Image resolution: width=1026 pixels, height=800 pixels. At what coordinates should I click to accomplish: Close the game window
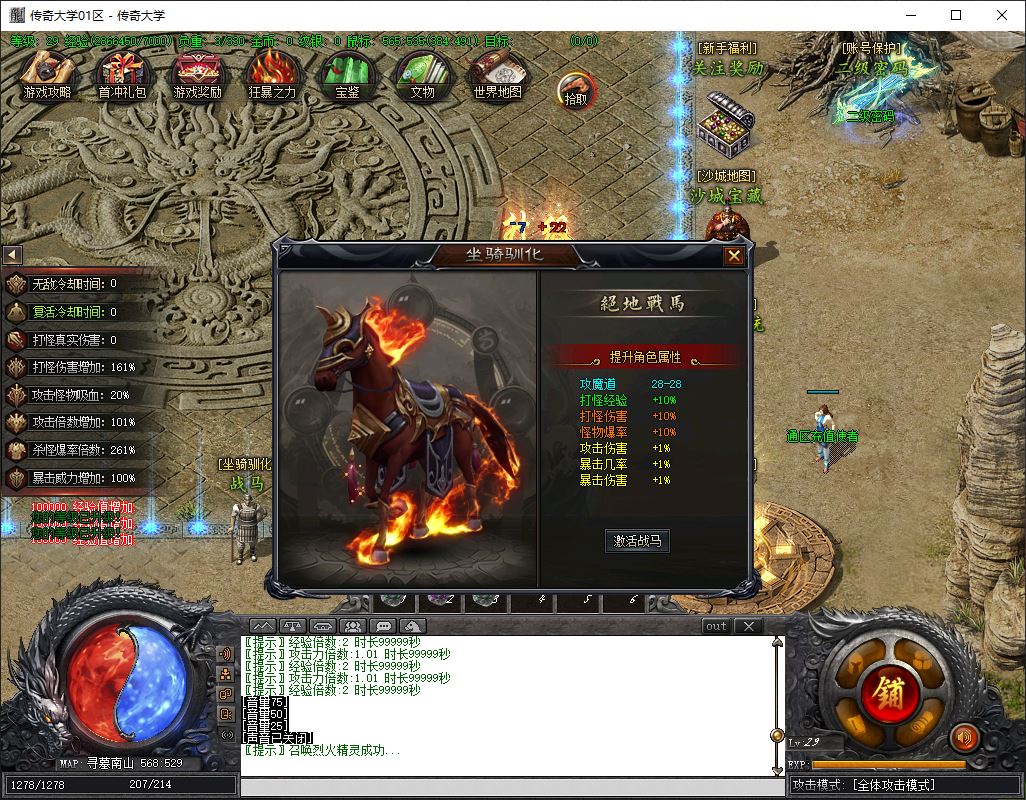point(1002,15)
